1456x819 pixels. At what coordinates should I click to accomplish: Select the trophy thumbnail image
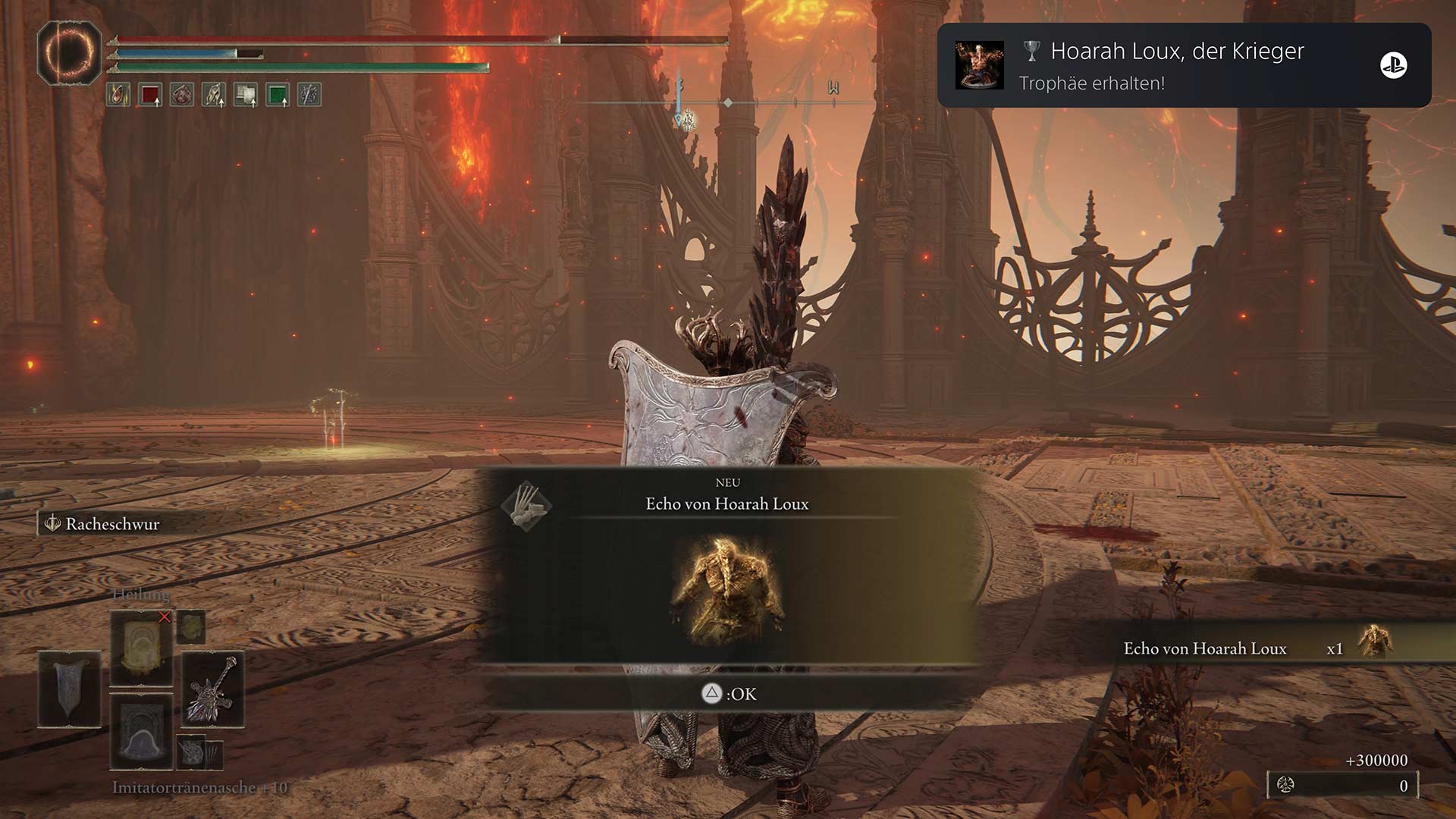[x=979, y=65]
